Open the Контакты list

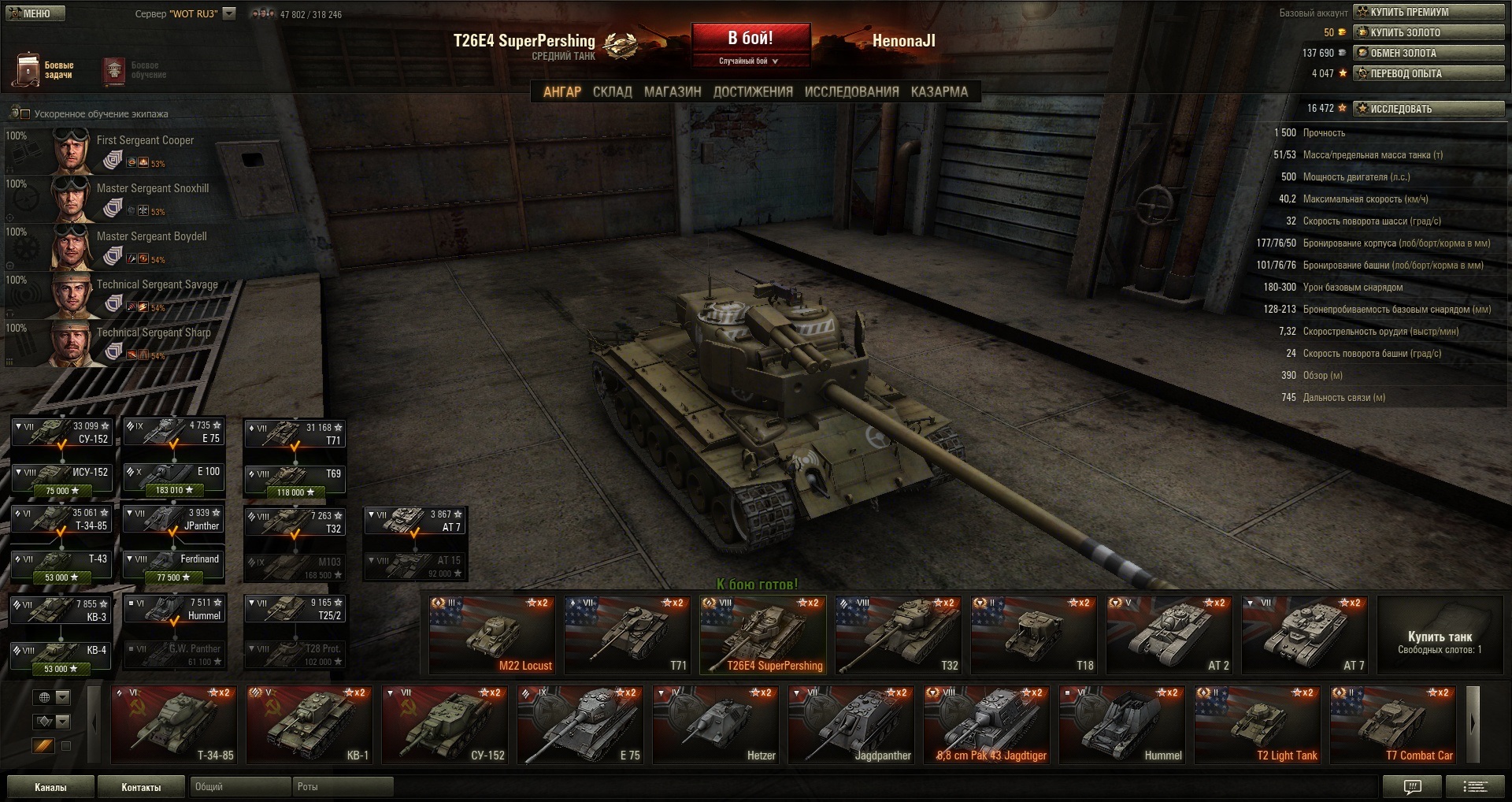click(x=141, y=787)
